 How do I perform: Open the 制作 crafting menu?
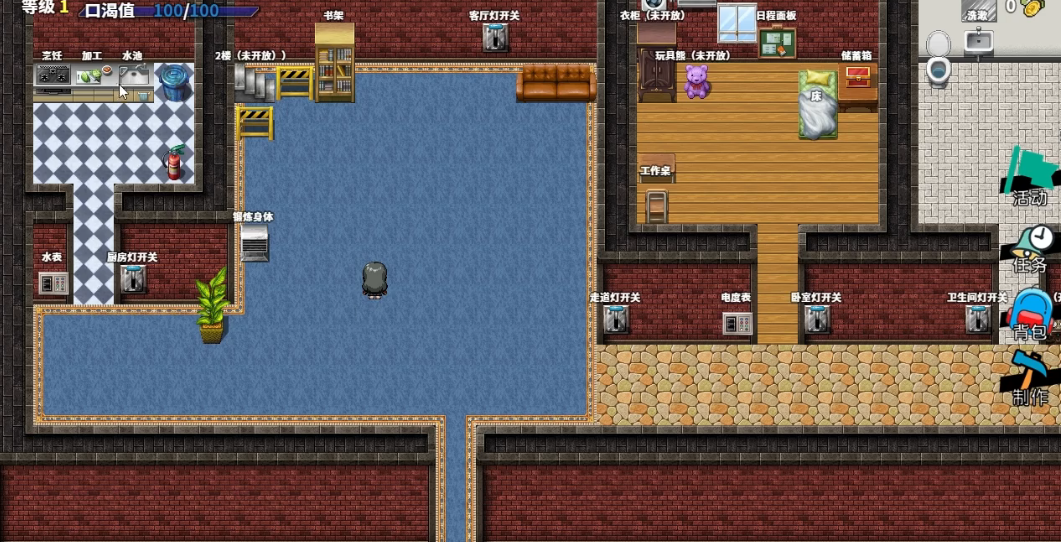(x=1030, y=378)
